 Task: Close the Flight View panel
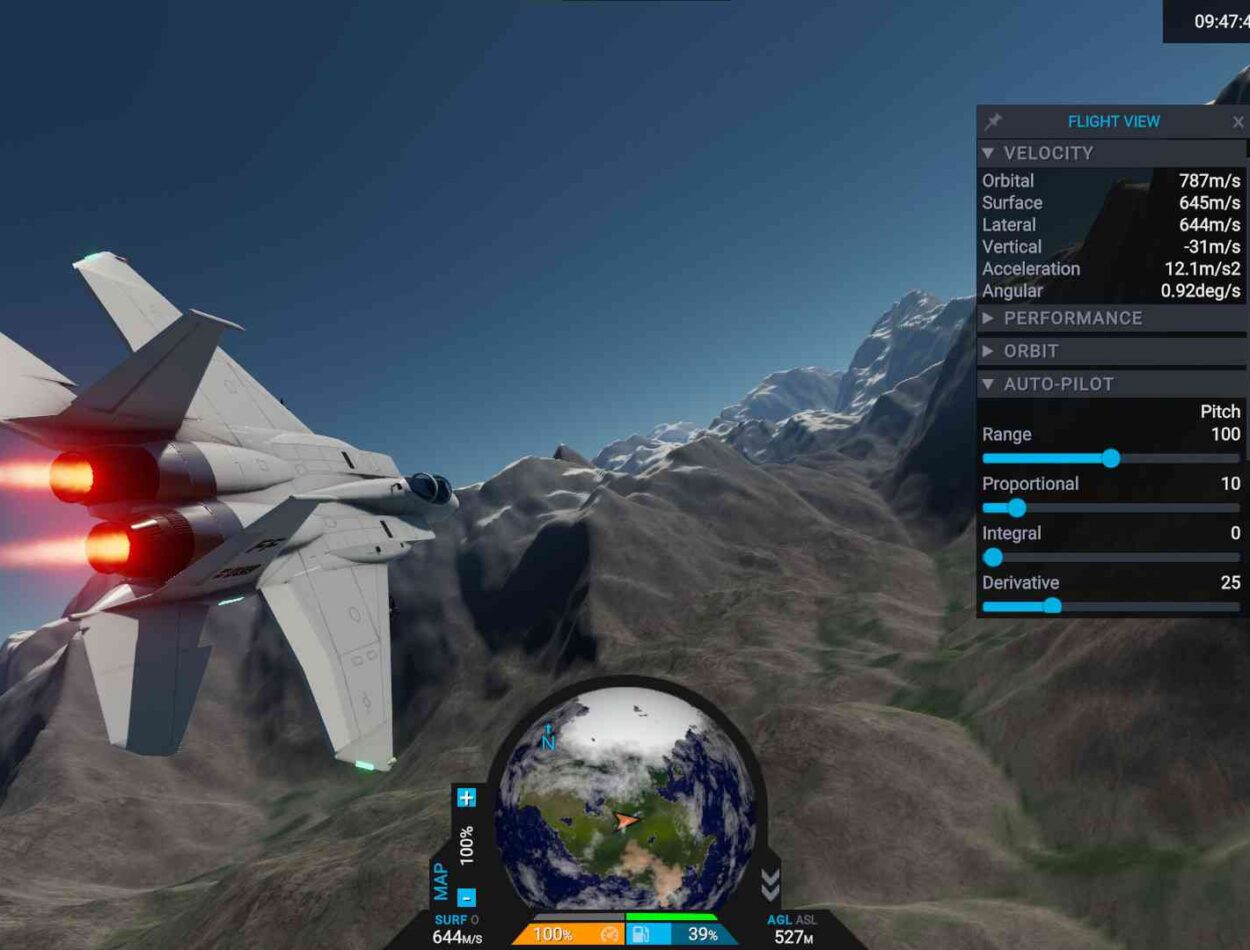pyautogui.click(x=1238, y=123)
